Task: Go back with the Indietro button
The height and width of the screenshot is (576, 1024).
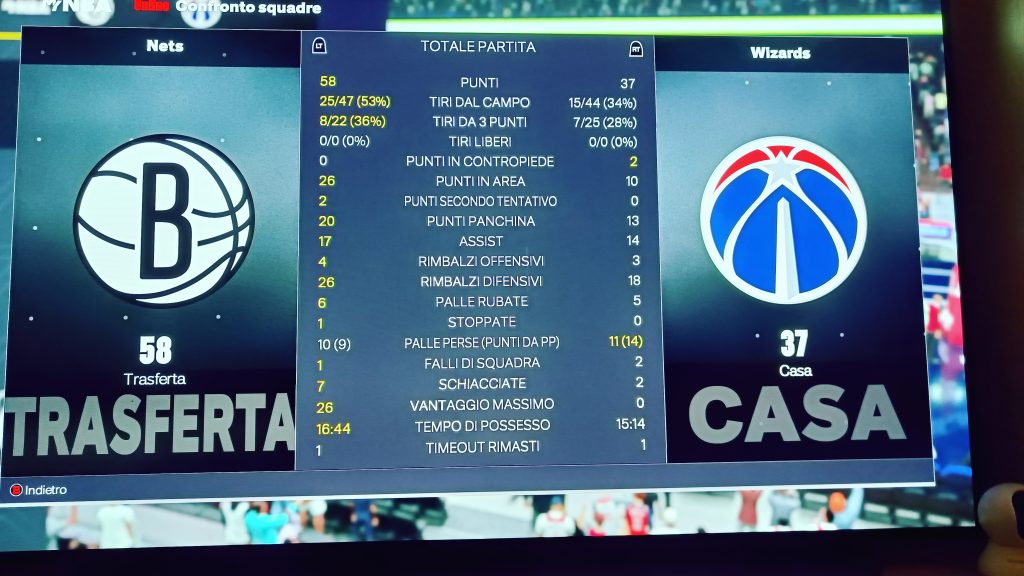Action: tap(40, 490)
